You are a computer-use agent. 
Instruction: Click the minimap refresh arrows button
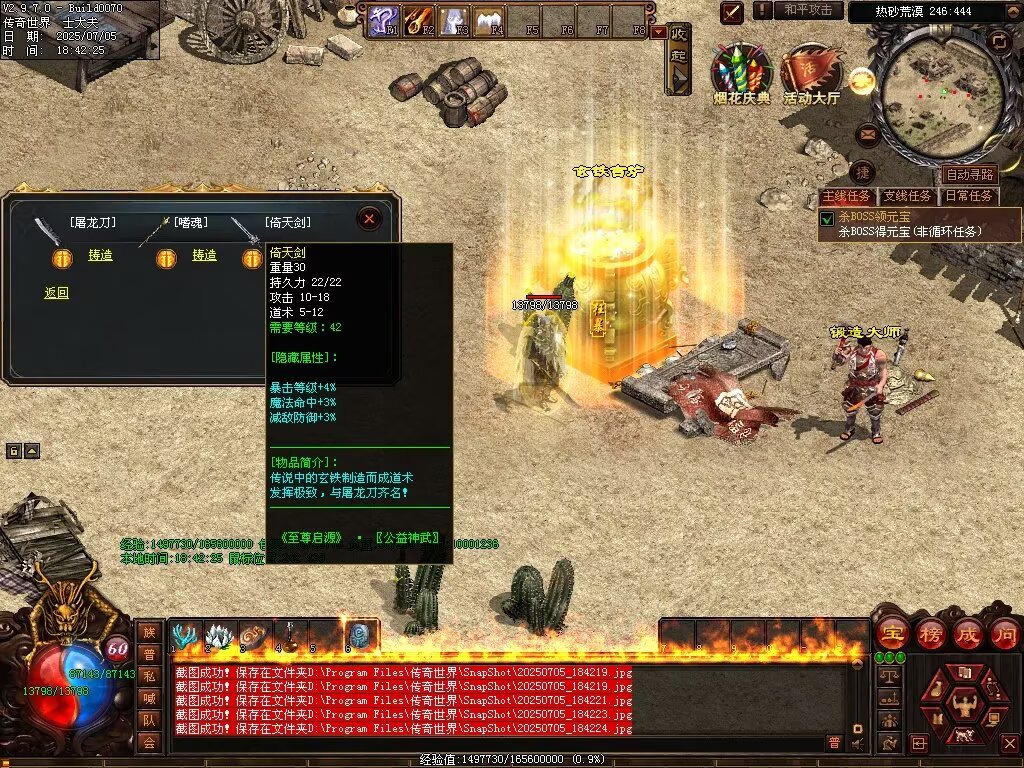pyautogui.click(x=998, y=40)
